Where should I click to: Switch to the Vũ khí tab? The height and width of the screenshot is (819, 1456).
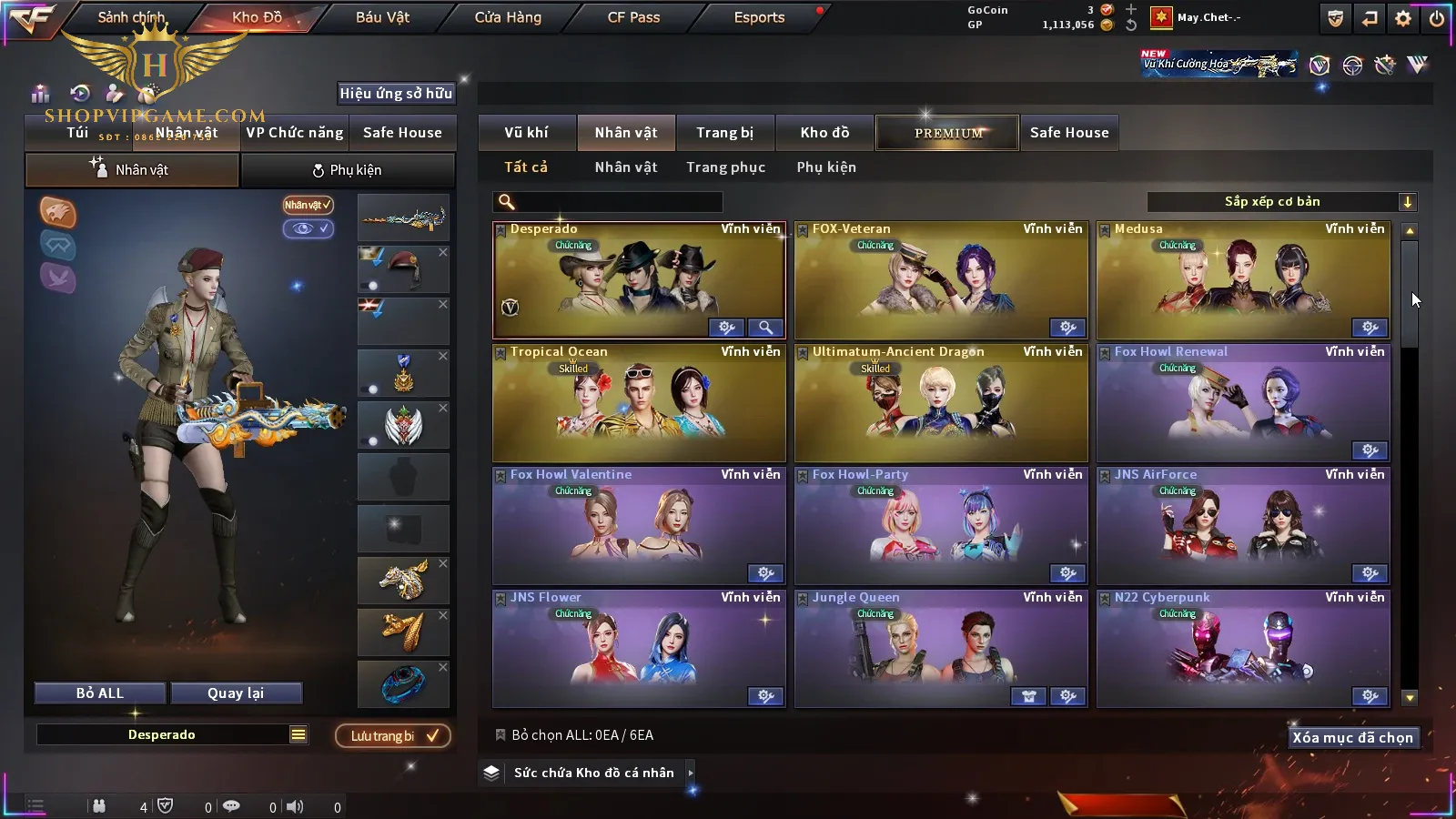pos(526,133)
